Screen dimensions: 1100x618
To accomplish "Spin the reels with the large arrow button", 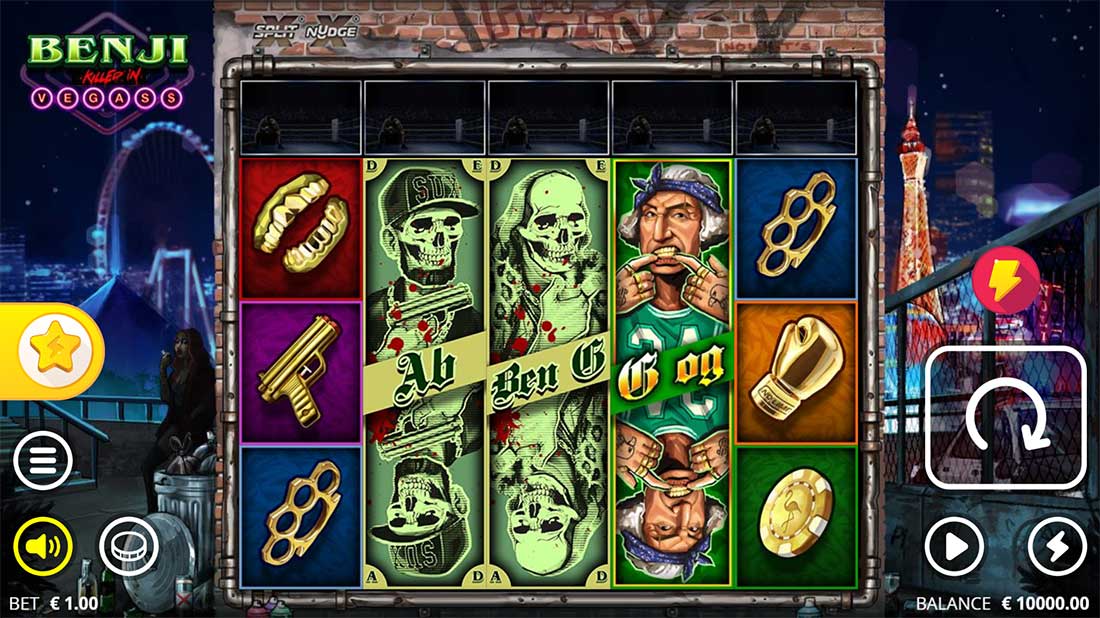I will pyautogui.click(x=1006, y=417).
